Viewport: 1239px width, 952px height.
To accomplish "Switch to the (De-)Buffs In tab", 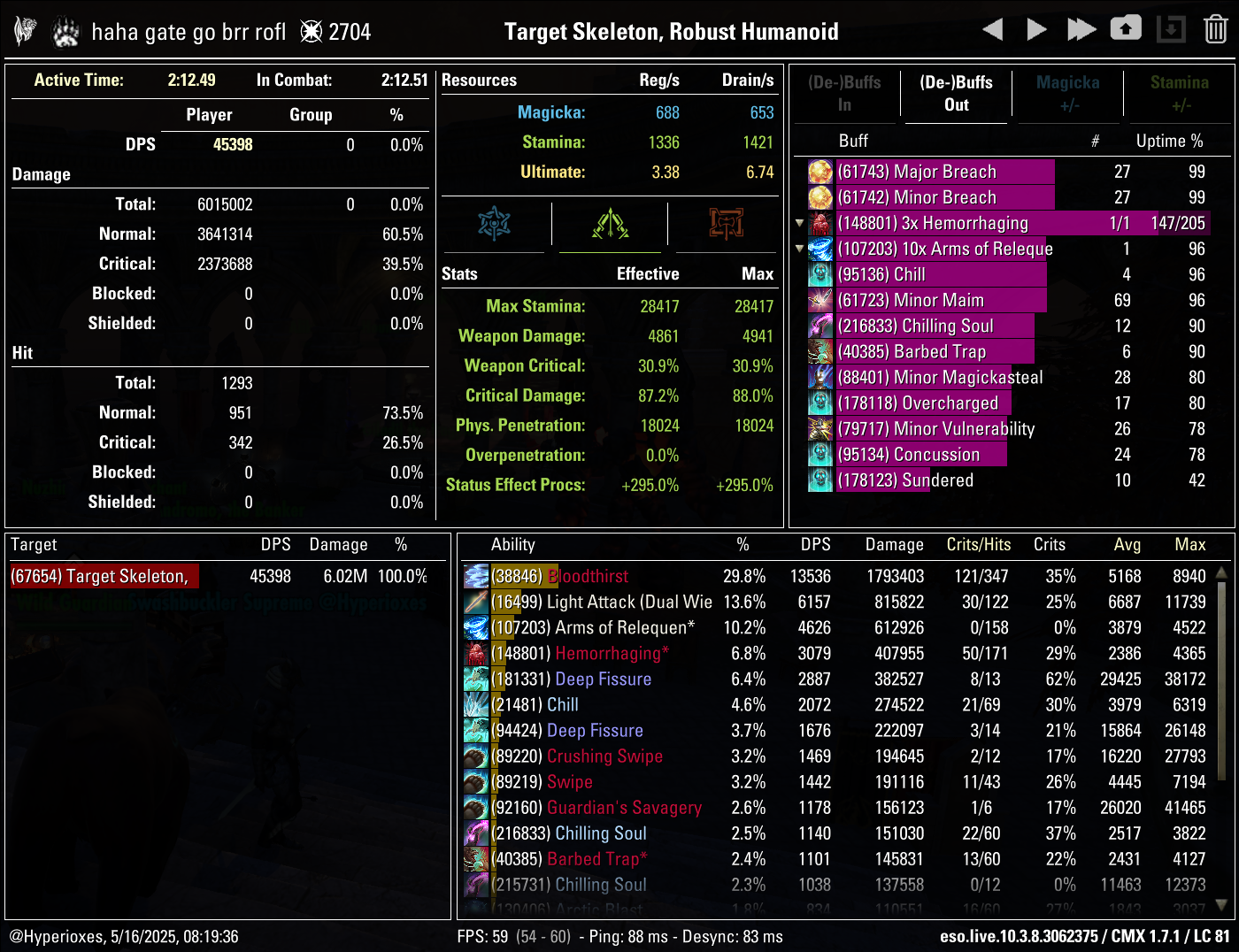I will coord(845,94).
